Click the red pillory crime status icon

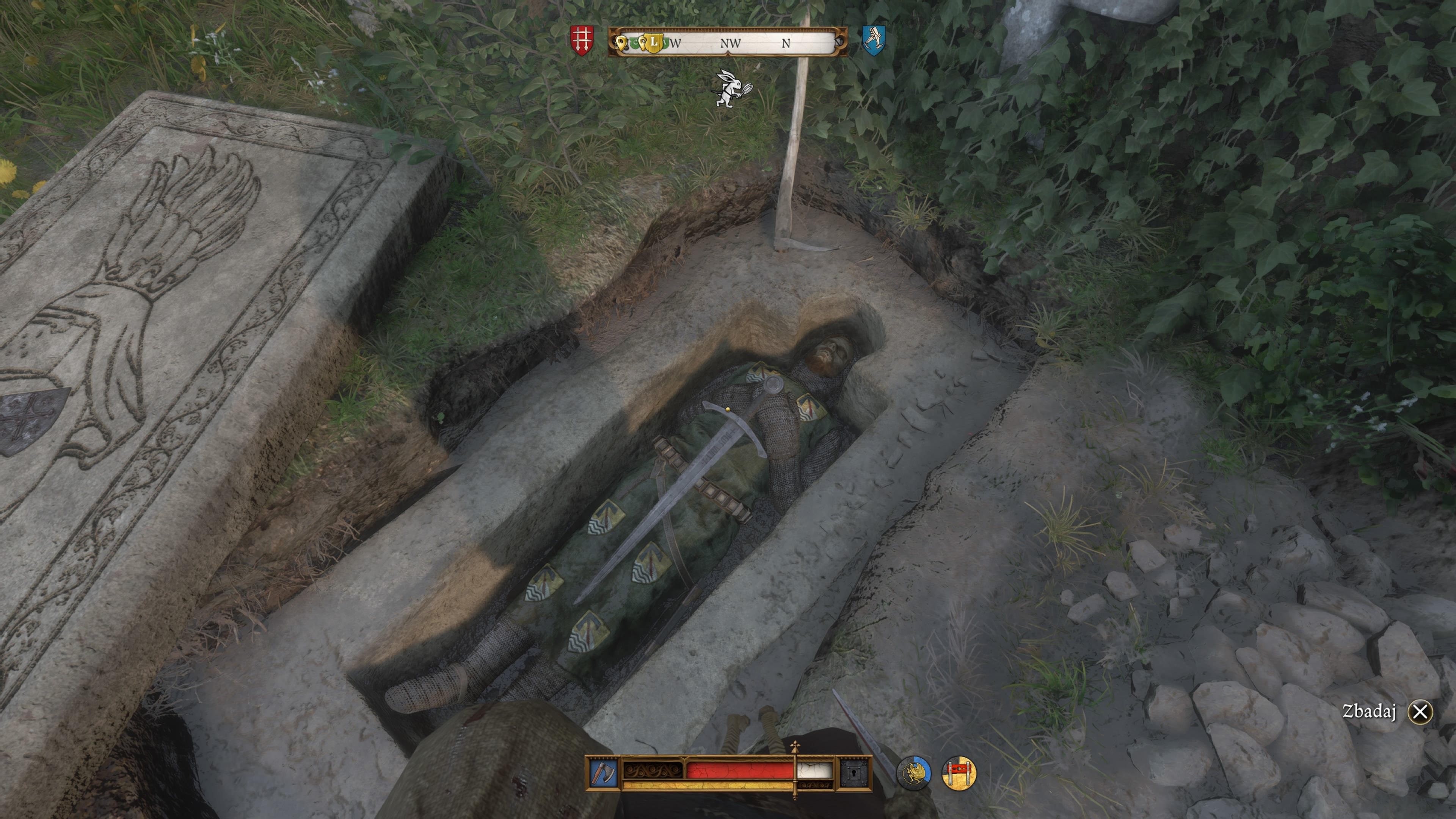coord(966,772)
